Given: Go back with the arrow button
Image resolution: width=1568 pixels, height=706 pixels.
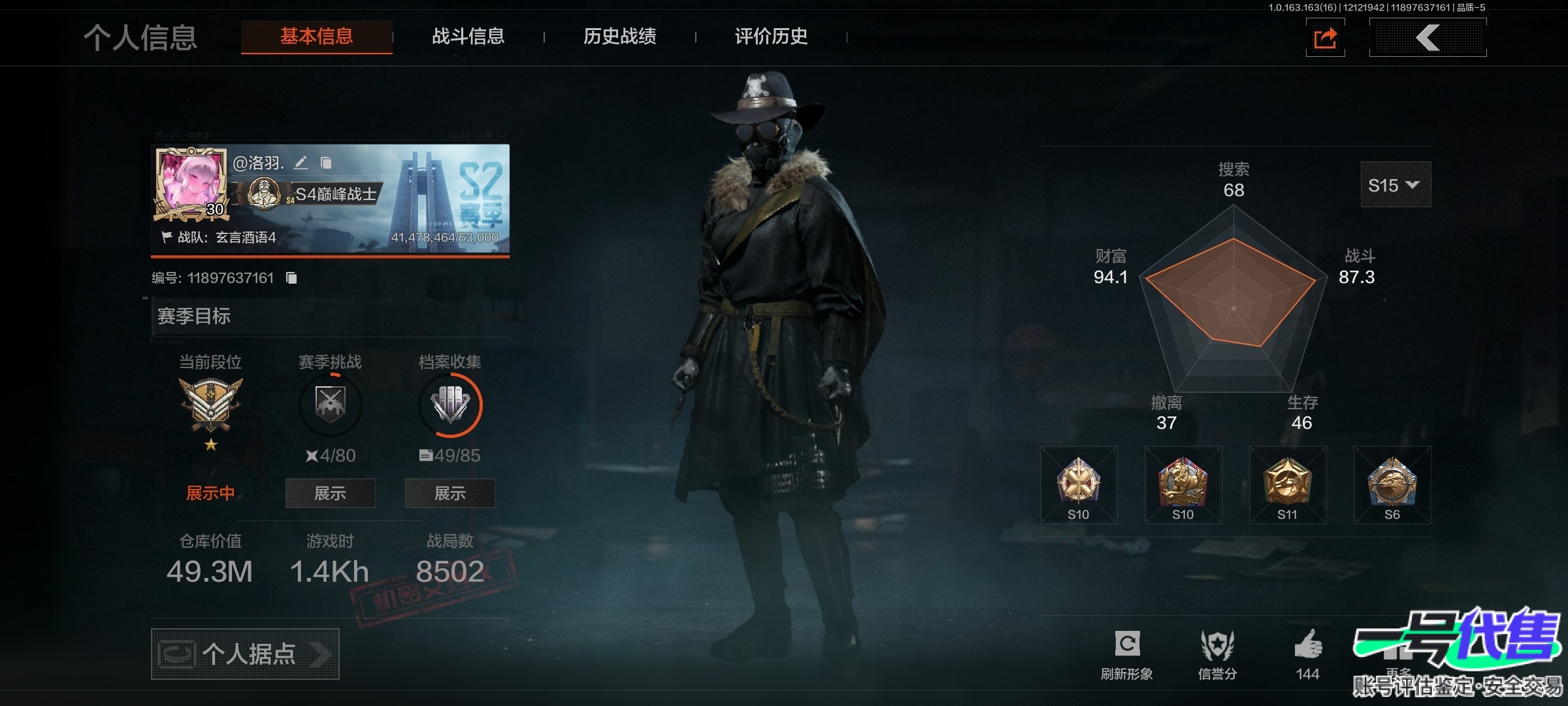Looking at the screenshot, I should [x=1428, y=38].
